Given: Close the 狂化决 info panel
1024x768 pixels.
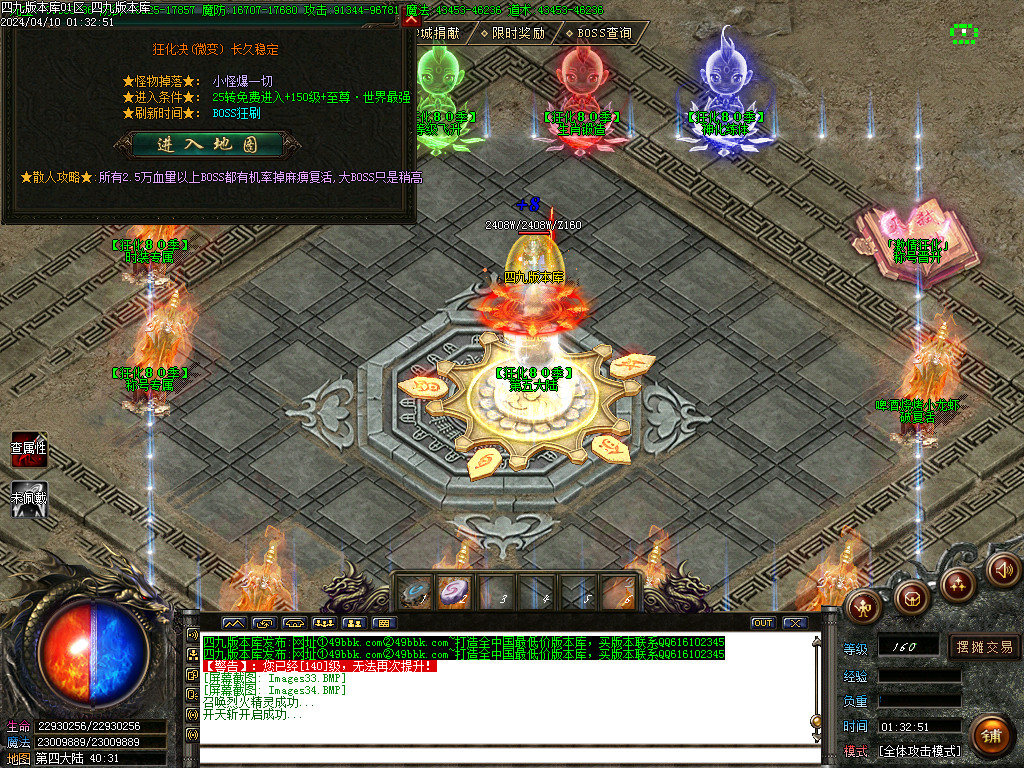Looking at the screenshot, I should coord(410,19).
